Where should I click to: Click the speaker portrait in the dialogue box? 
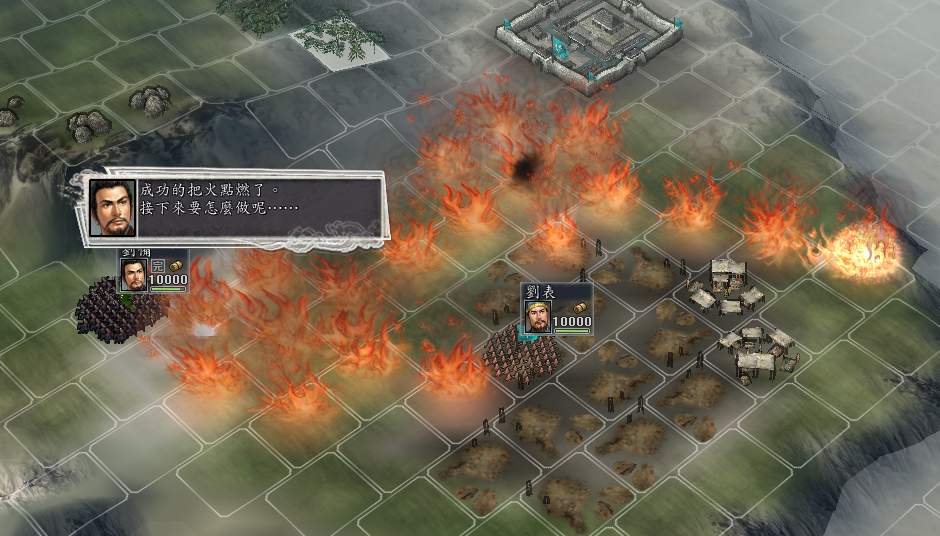tap(112, 207)
